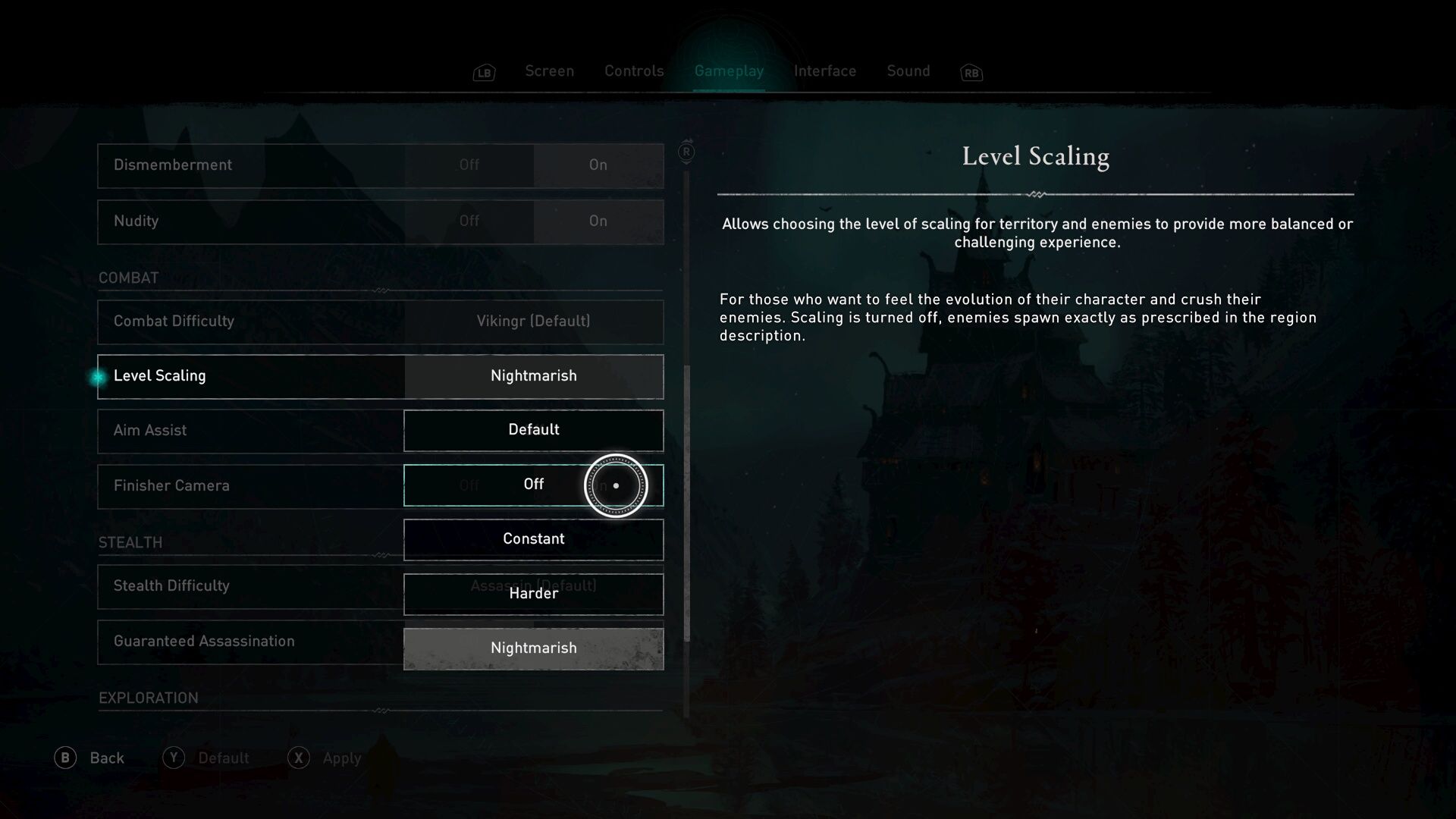Click the LB bumper icon
Viewport: 1456px width, 819px height.
pos(483,72)
